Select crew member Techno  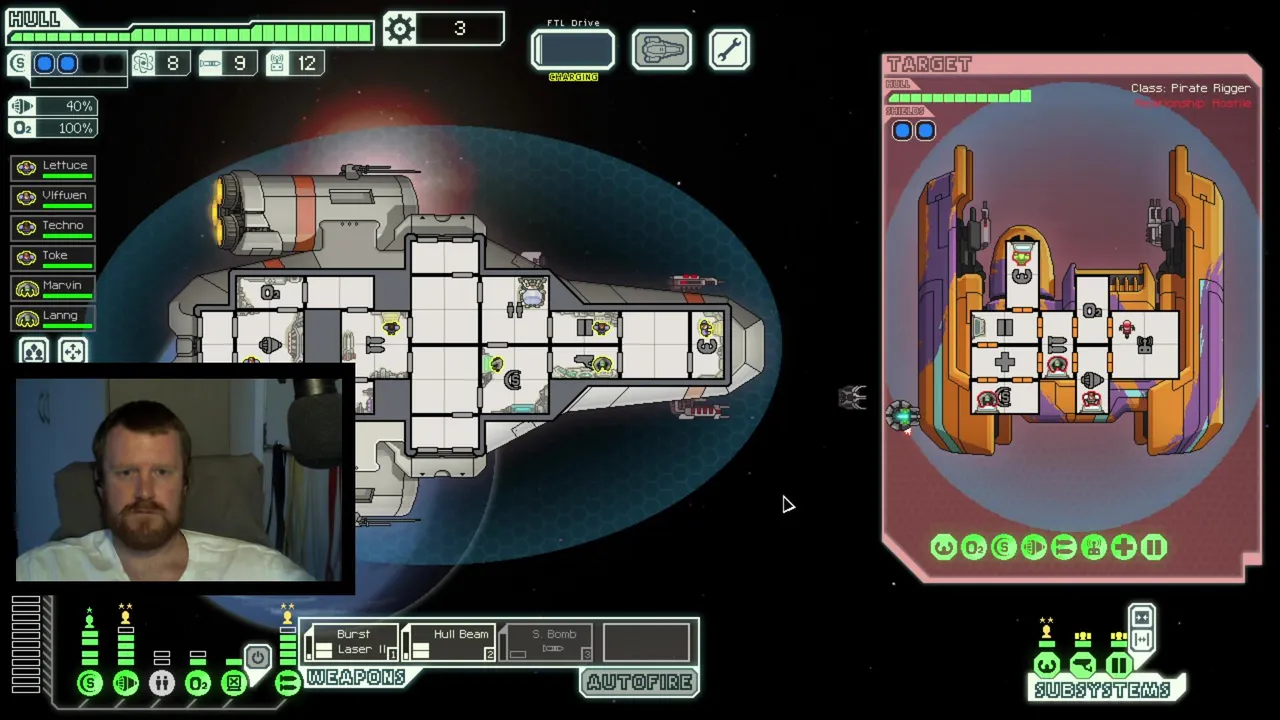(54, 226)
